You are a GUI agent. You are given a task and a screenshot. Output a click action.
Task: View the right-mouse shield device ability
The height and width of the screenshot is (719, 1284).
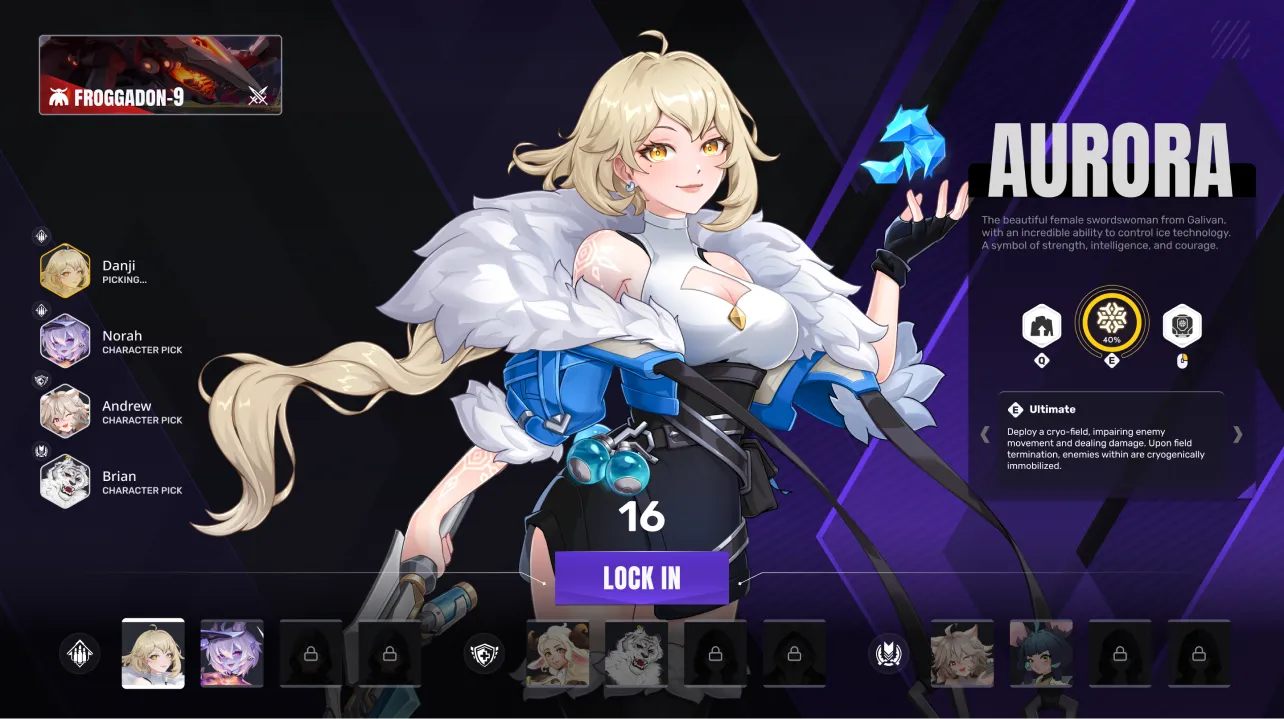pos(1182,325)
